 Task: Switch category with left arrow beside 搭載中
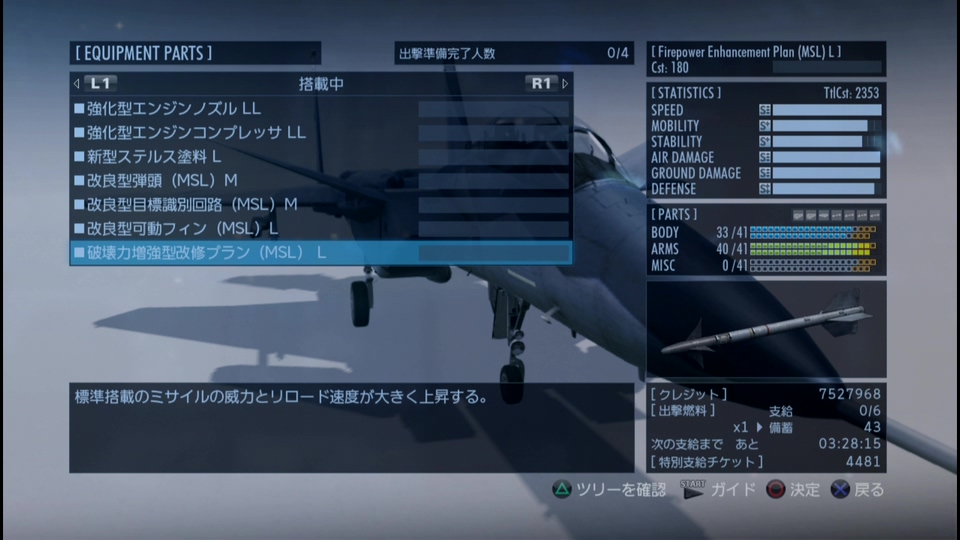click(x=77, y=84)
